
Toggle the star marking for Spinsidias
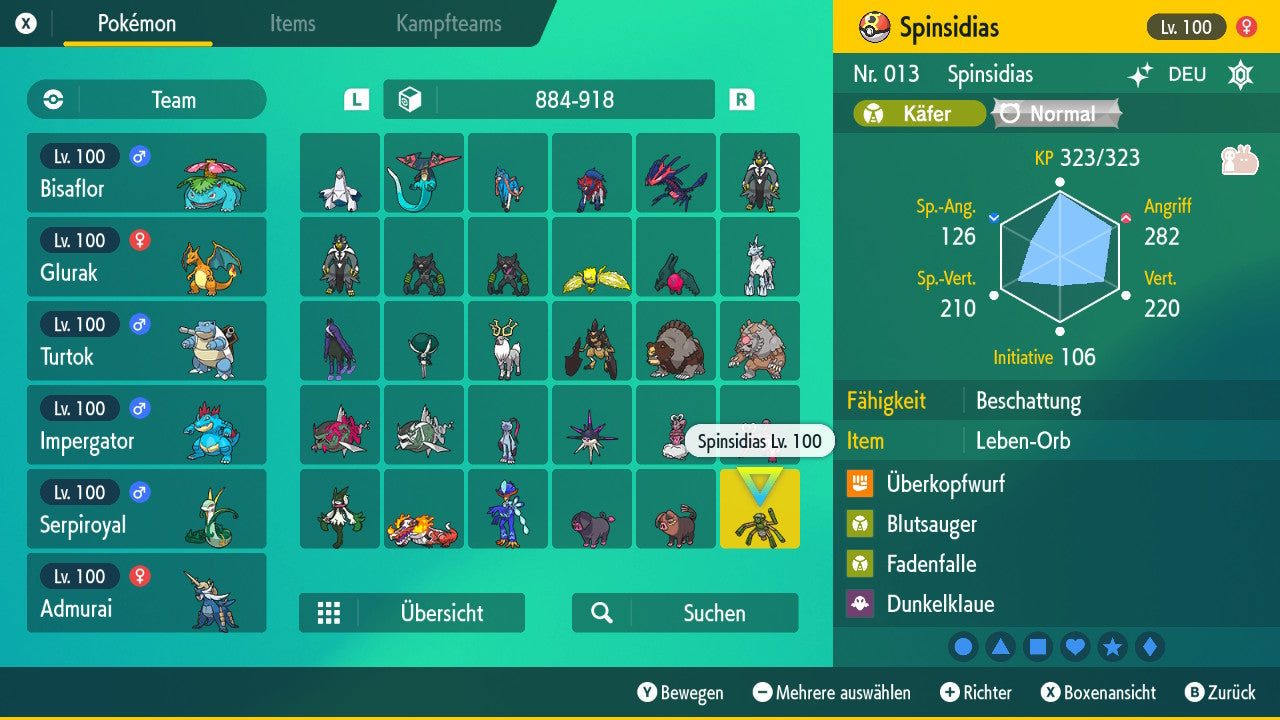click(1113, 647)
